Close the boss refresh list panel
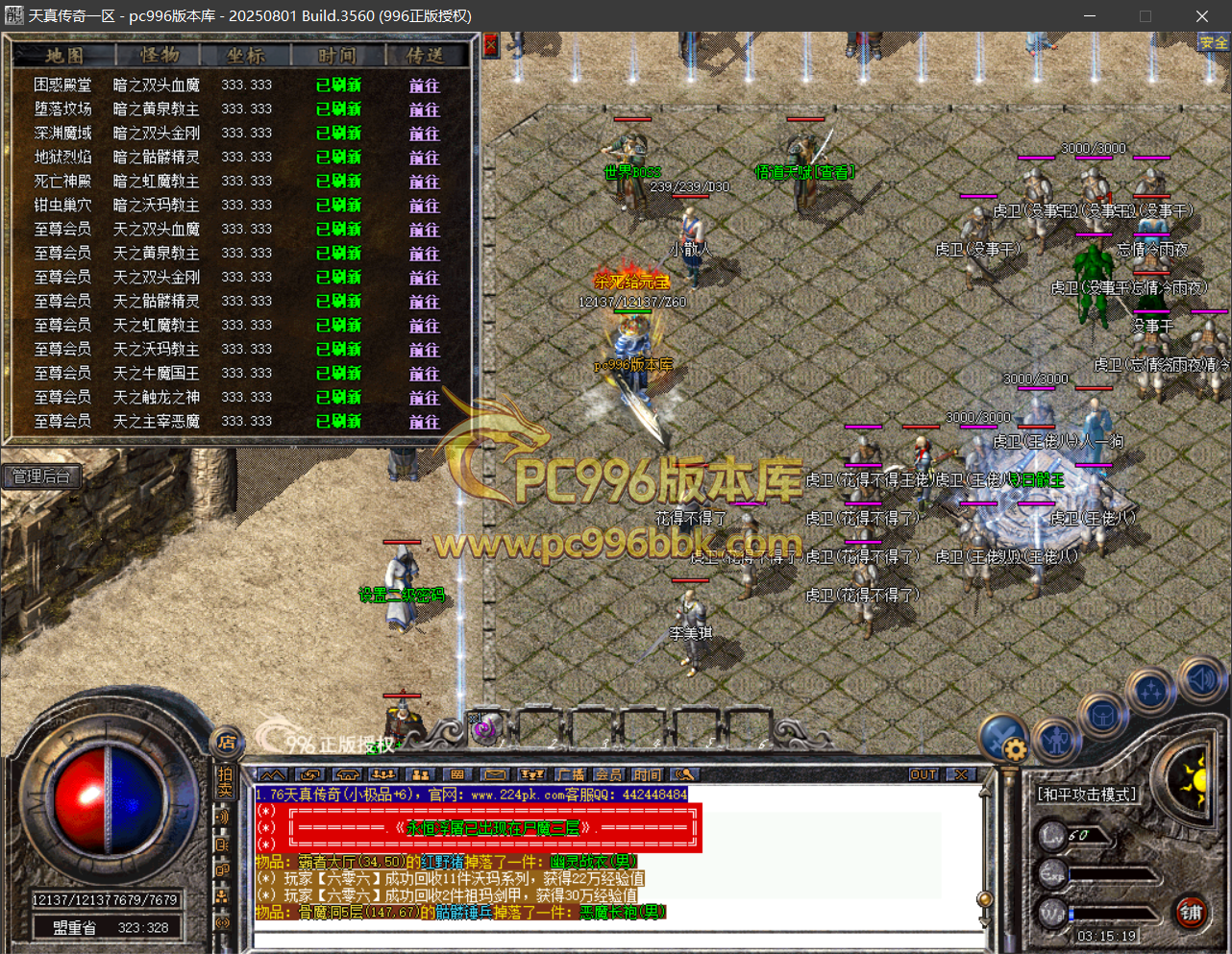 490,45
